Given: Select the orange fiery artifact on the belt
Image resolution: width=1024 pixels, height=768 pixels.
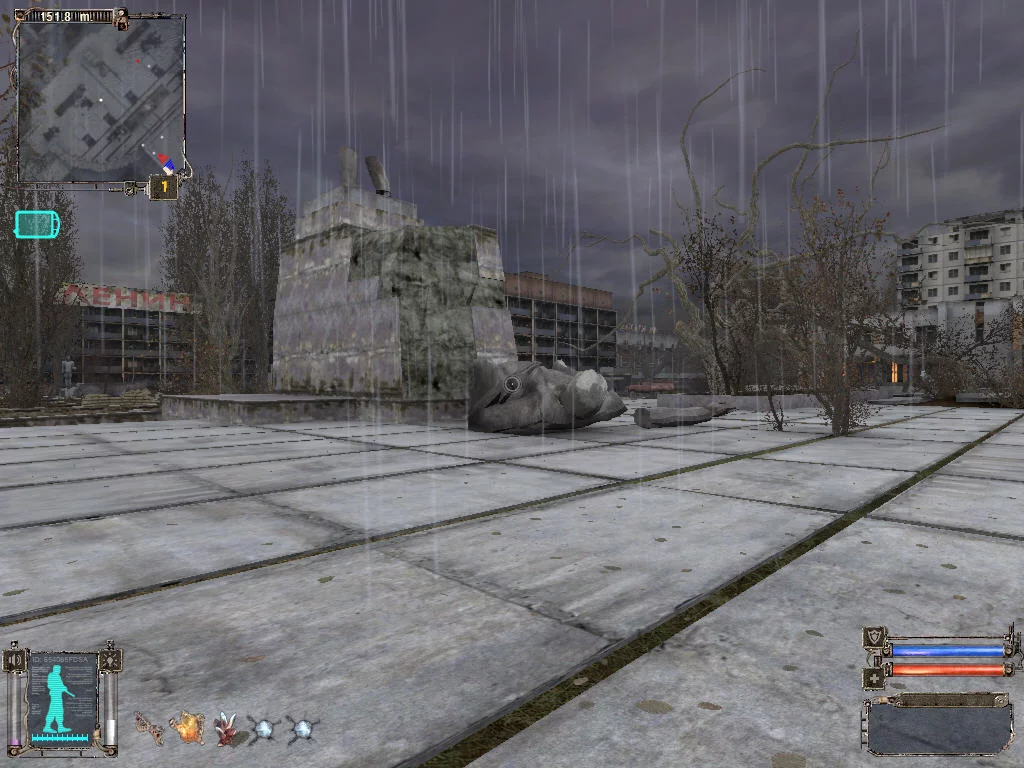Looking at the screenshot, I should click(187, 727).
